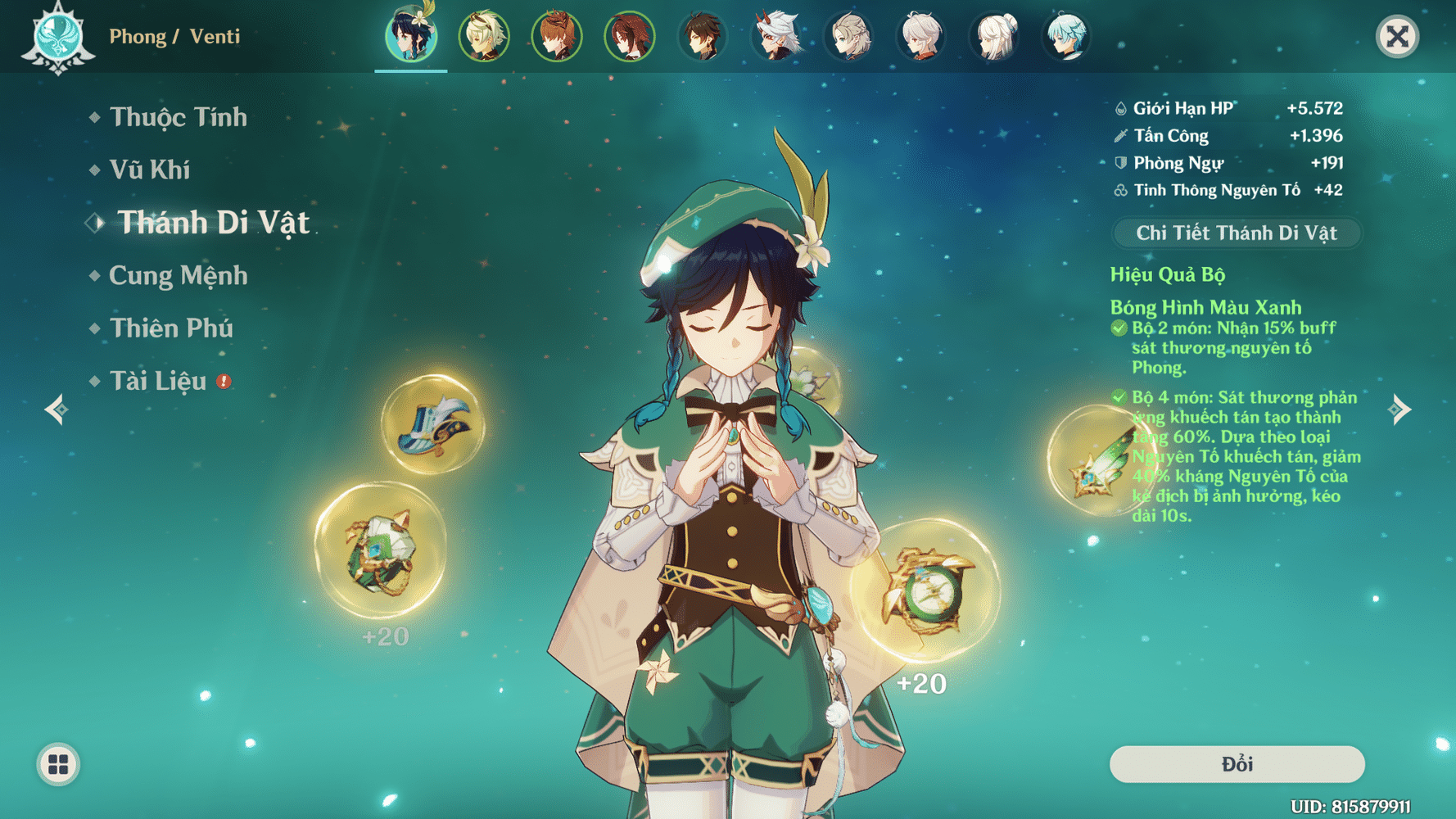Choose the light-blue-haired character portrait
1456x819 pixels.
(x=1067, y=36)
